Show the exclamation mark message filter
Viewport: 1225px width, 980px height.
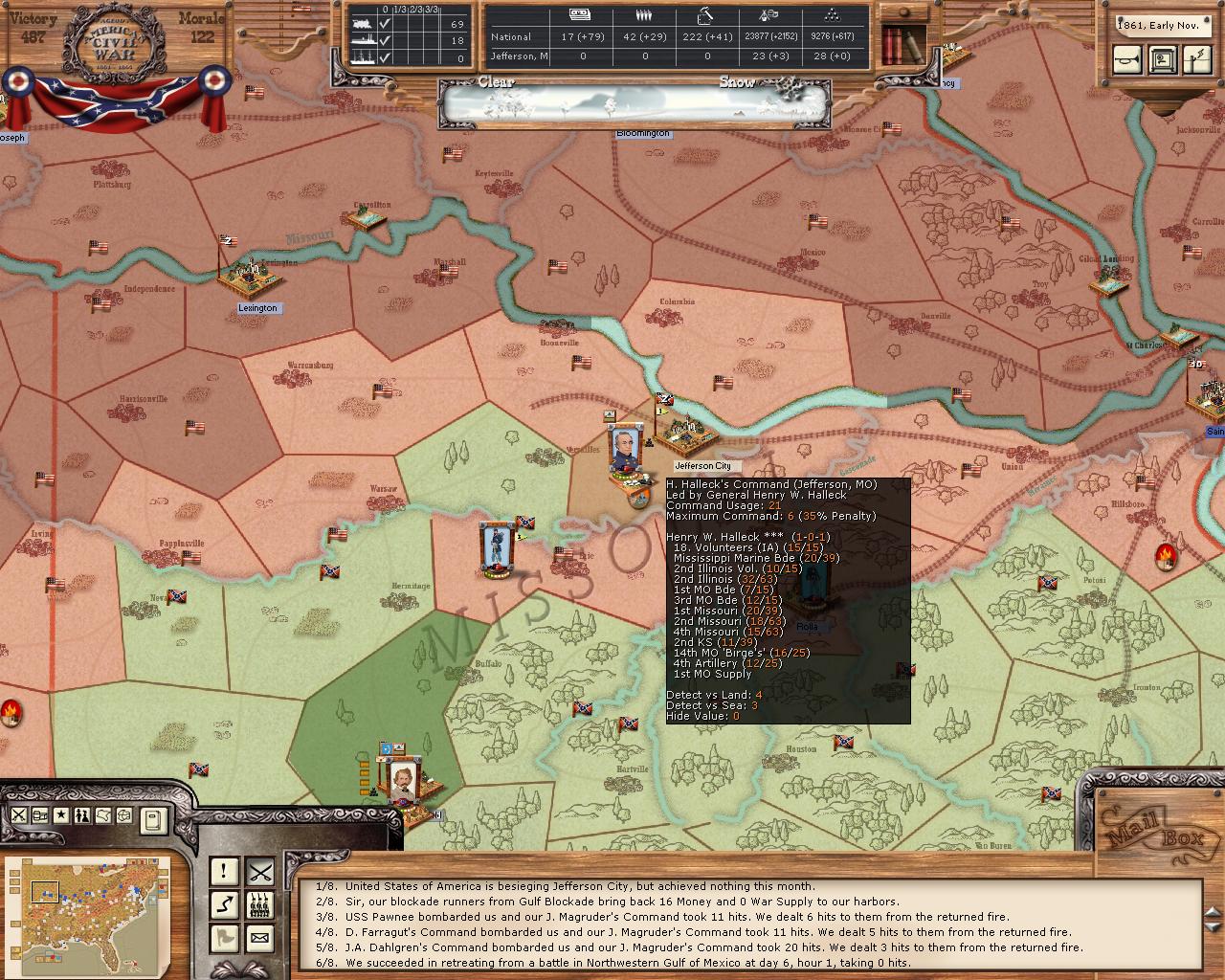224,870
